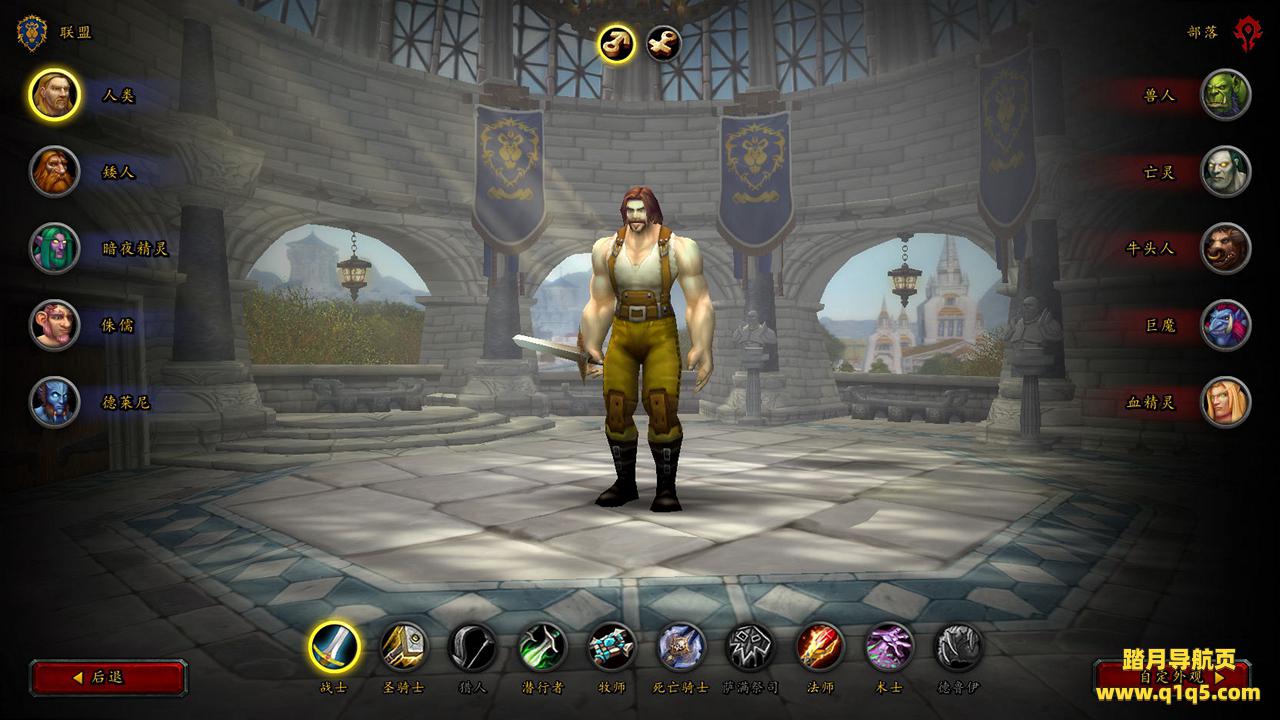Select the male gender icon
The width and height of the screenshot is (1280, 720).
[617, 43]
